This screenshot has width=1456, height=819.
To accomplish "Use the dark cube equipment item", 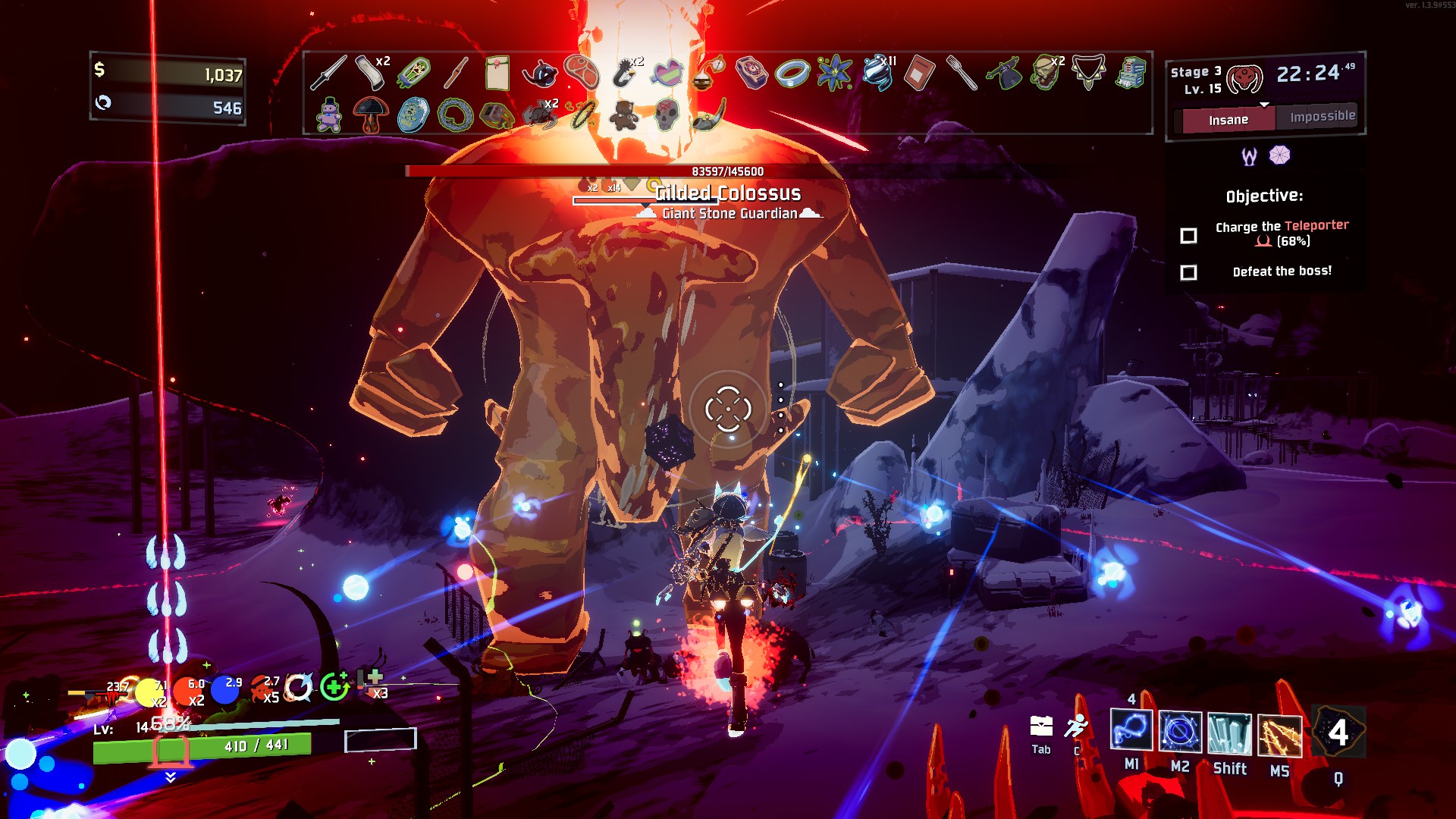I will point(1338,733).
